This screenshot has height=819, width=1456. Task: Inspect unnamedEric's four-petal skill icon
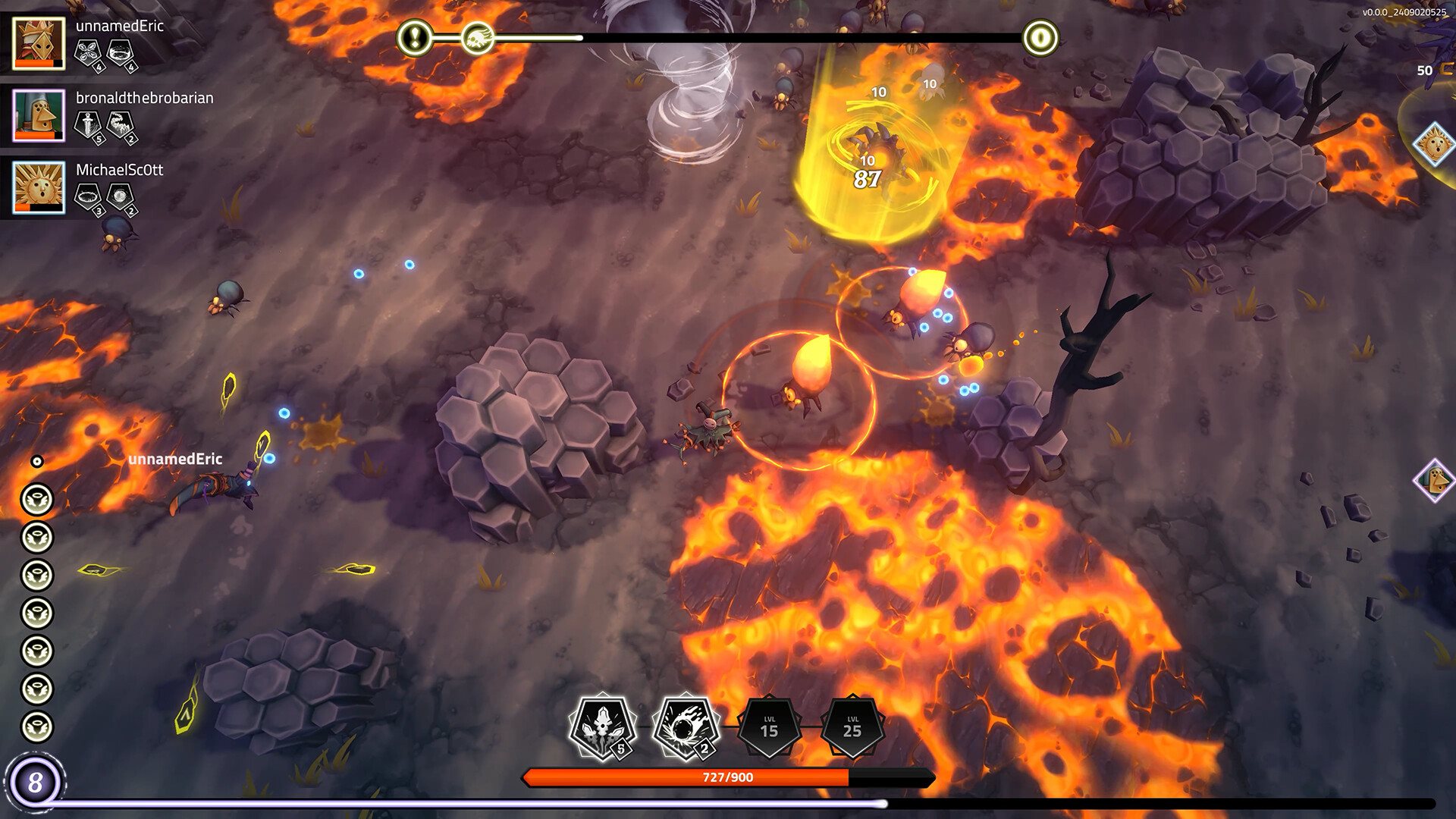tap(89, 53)
